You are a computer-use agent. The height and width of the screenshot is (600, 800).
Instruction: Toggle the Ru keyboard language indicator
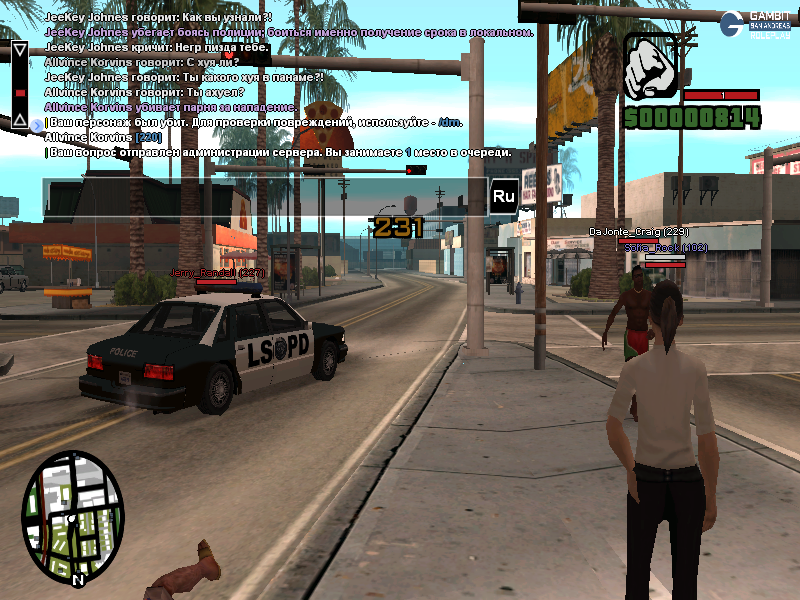point(503,197)
